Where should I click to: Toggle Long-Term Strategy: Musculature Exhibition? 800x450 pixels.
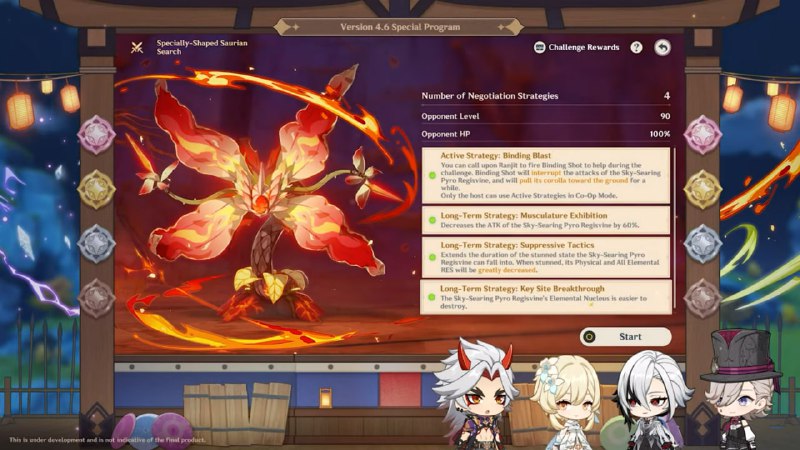click(430, 217)
